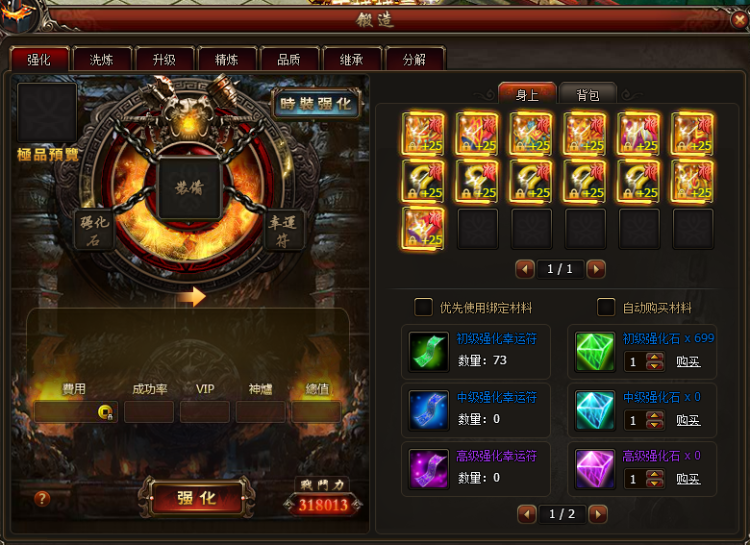Switch item list to 背包
This screenshot has width=750, height=545.
point(587,95)
